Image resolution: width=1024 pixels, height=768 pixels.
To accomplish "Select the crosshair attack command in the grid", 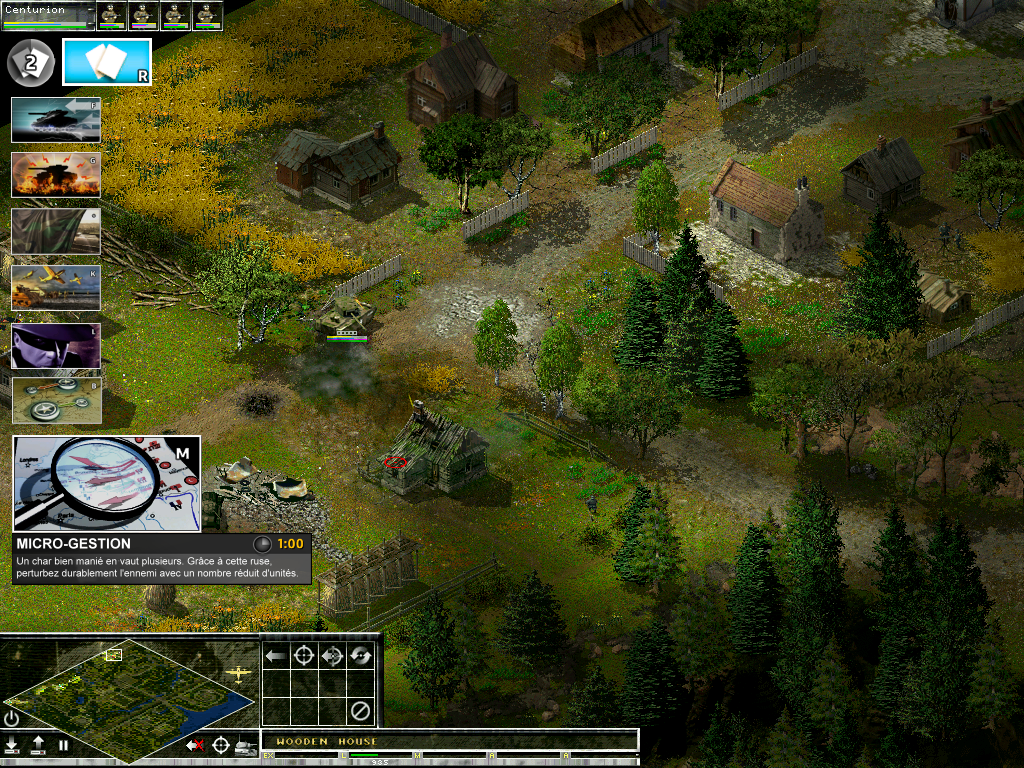I will (304, 656).
